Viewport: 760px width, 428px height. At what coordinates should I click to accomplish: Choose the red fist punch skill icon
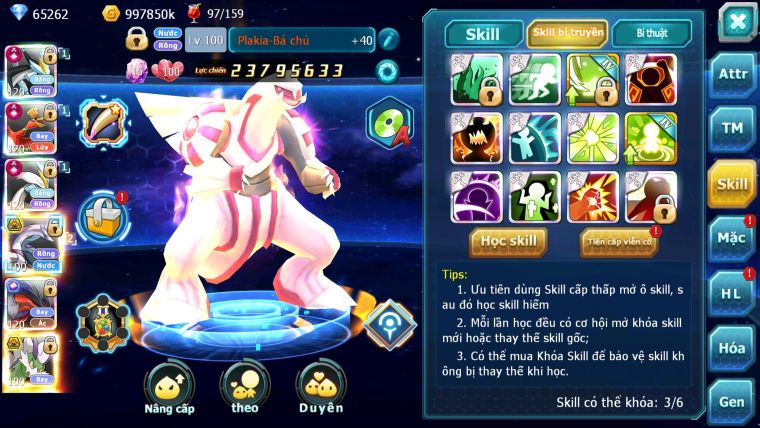coord(592,197)
